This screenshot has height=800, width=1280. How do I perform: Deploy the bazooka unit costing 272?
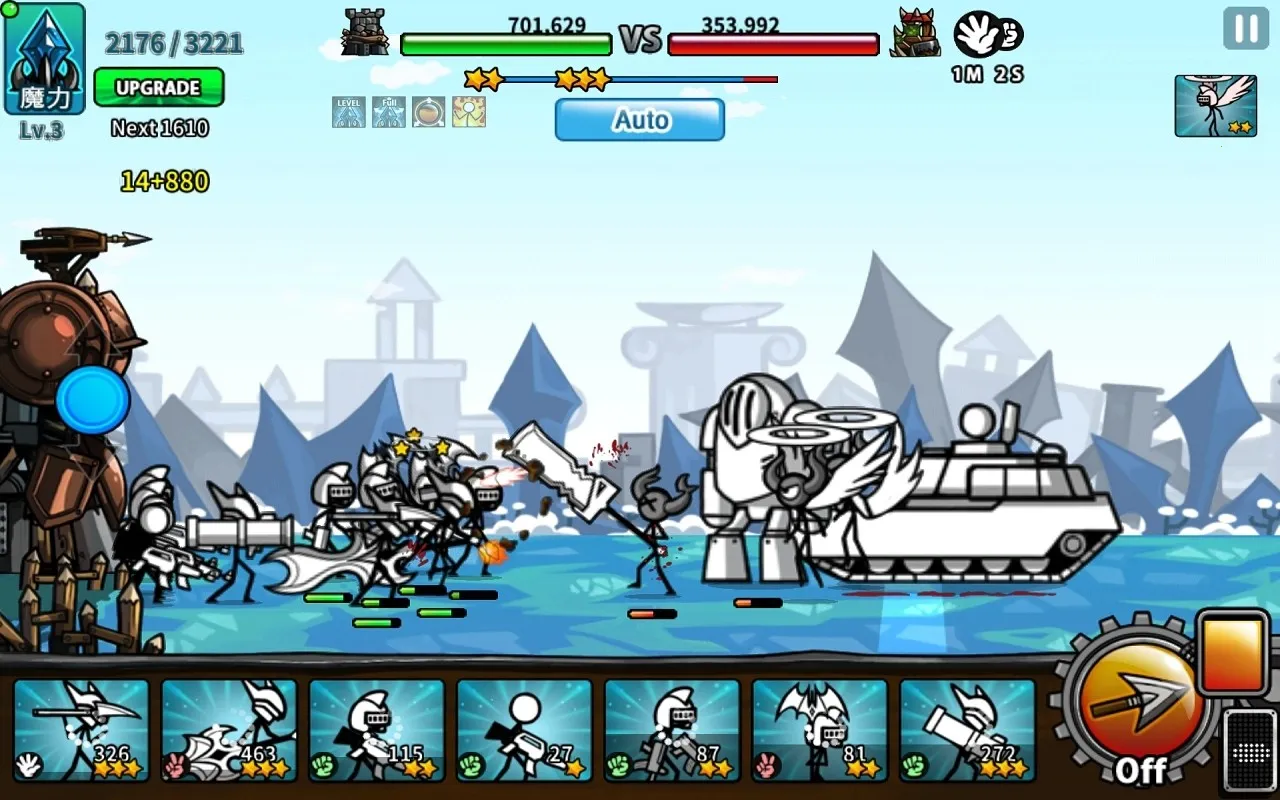[x=967, y=730]
